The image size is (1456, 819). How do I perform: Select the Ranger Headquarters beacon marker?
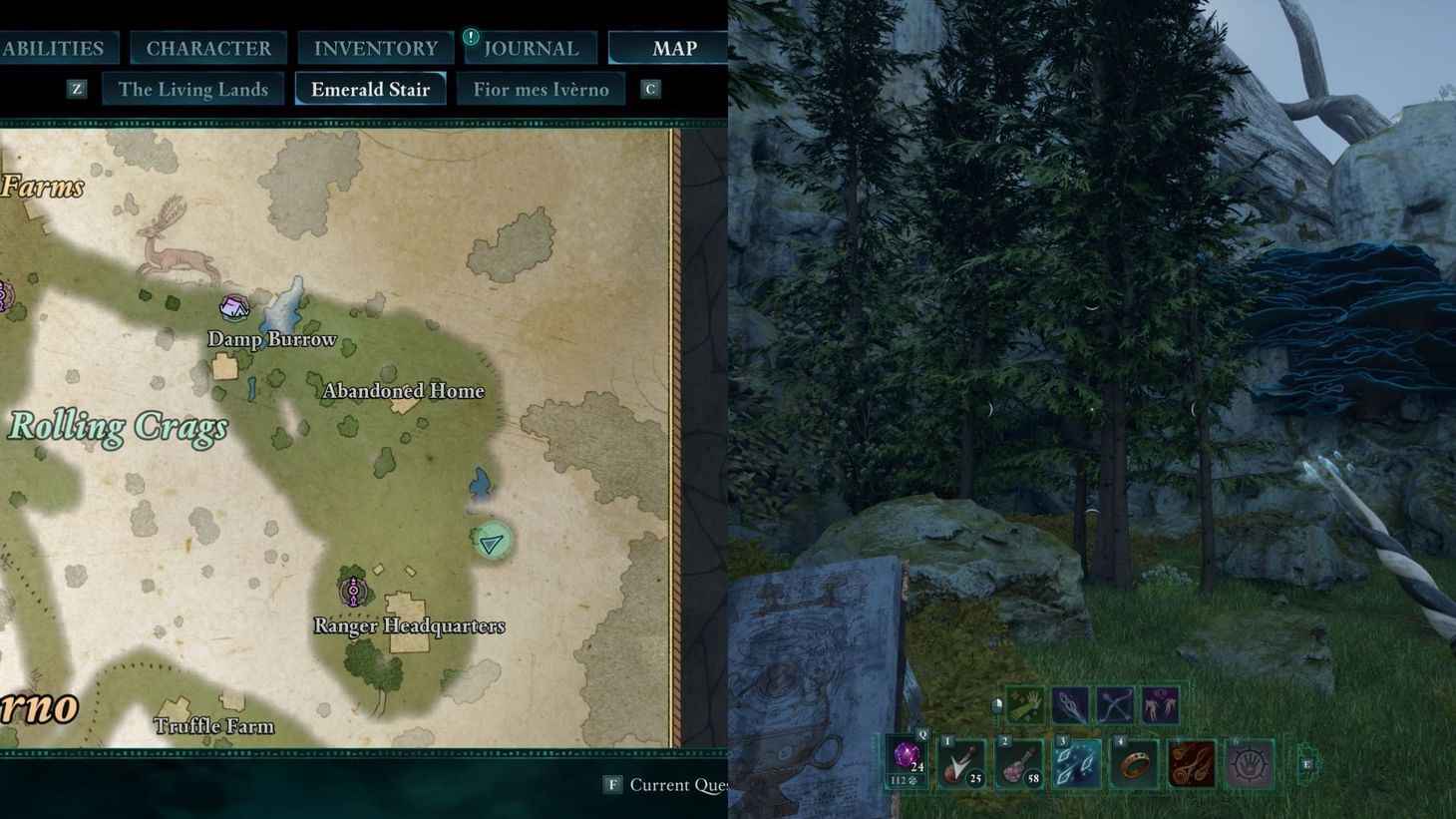pyautogui.click(x=353, y=592)
